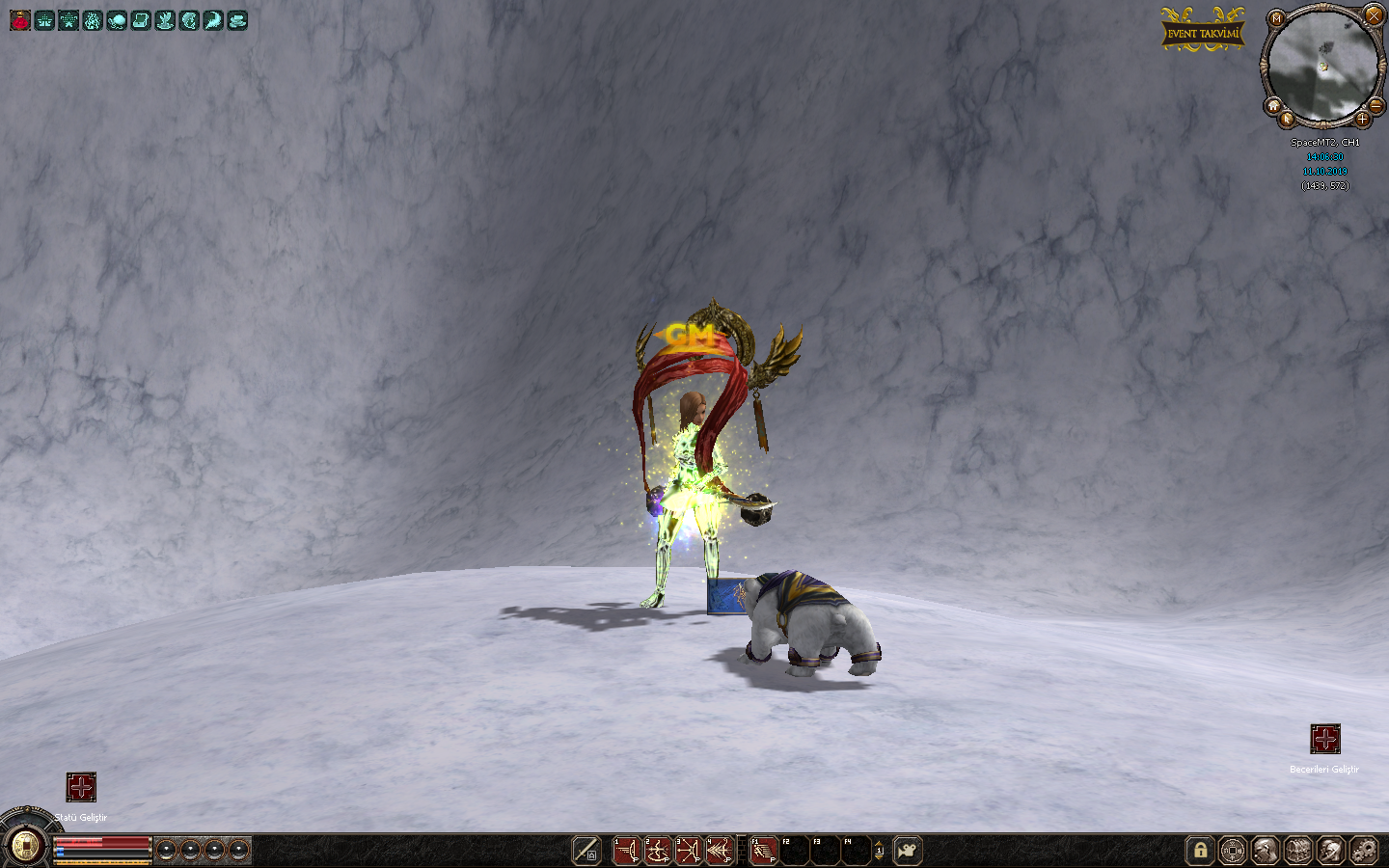1389x868 pixels.
Task: Use the F1 quickslot skill
Action: point(763,851)
